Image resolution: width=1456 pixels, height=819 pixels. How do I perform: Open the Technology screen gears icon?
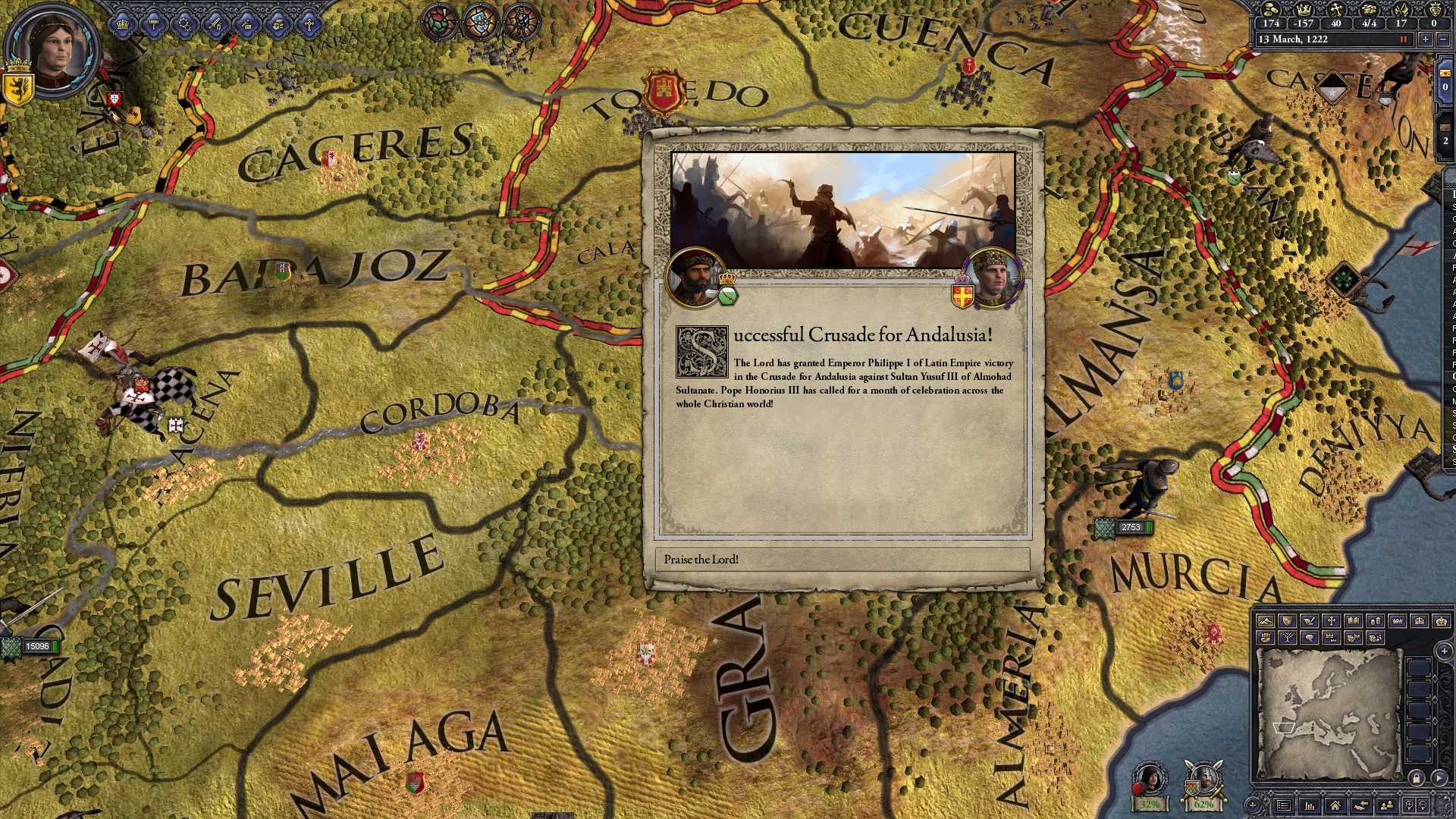184,23
